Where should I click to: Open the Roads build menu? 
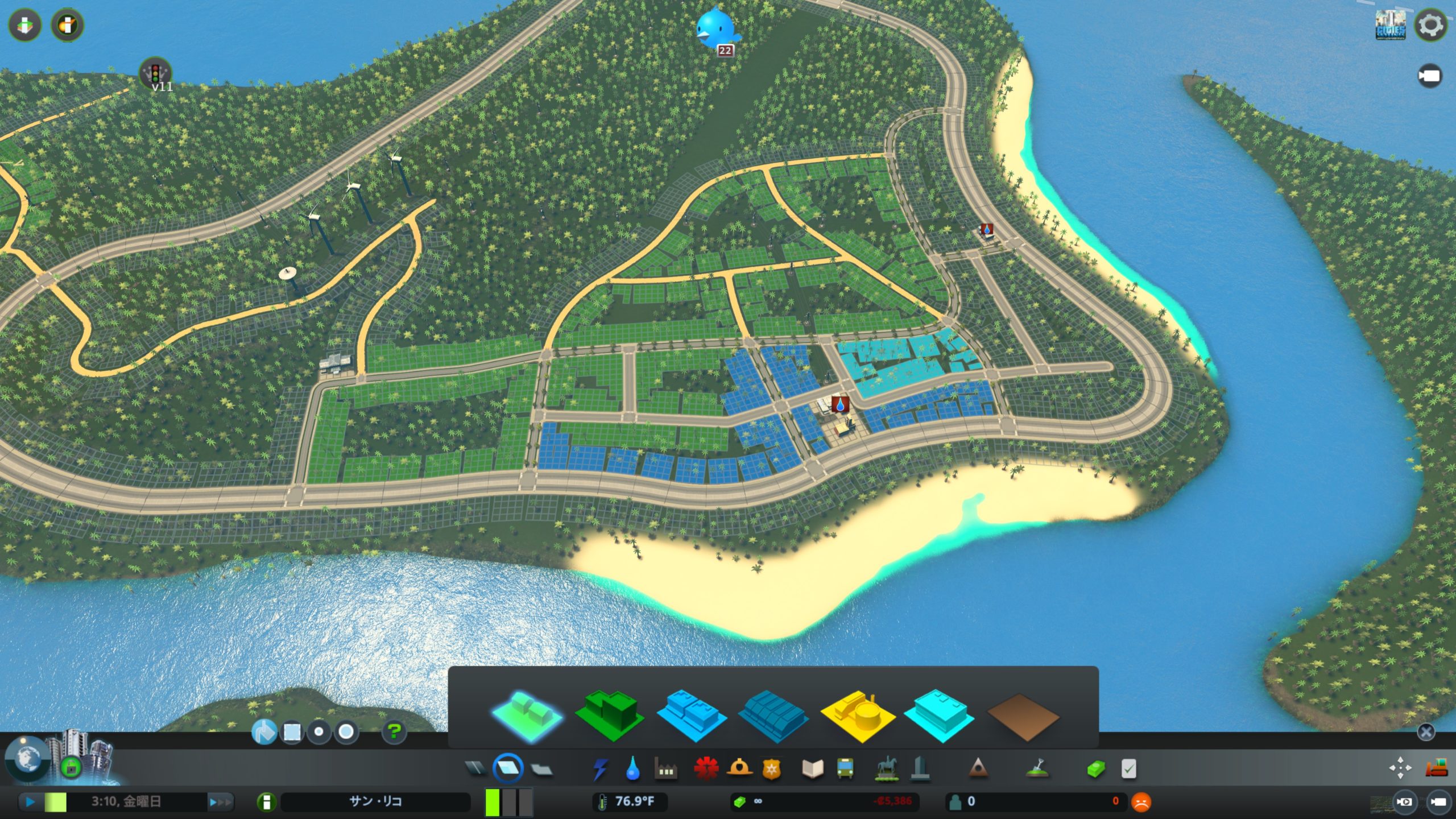tap(475, 769)
